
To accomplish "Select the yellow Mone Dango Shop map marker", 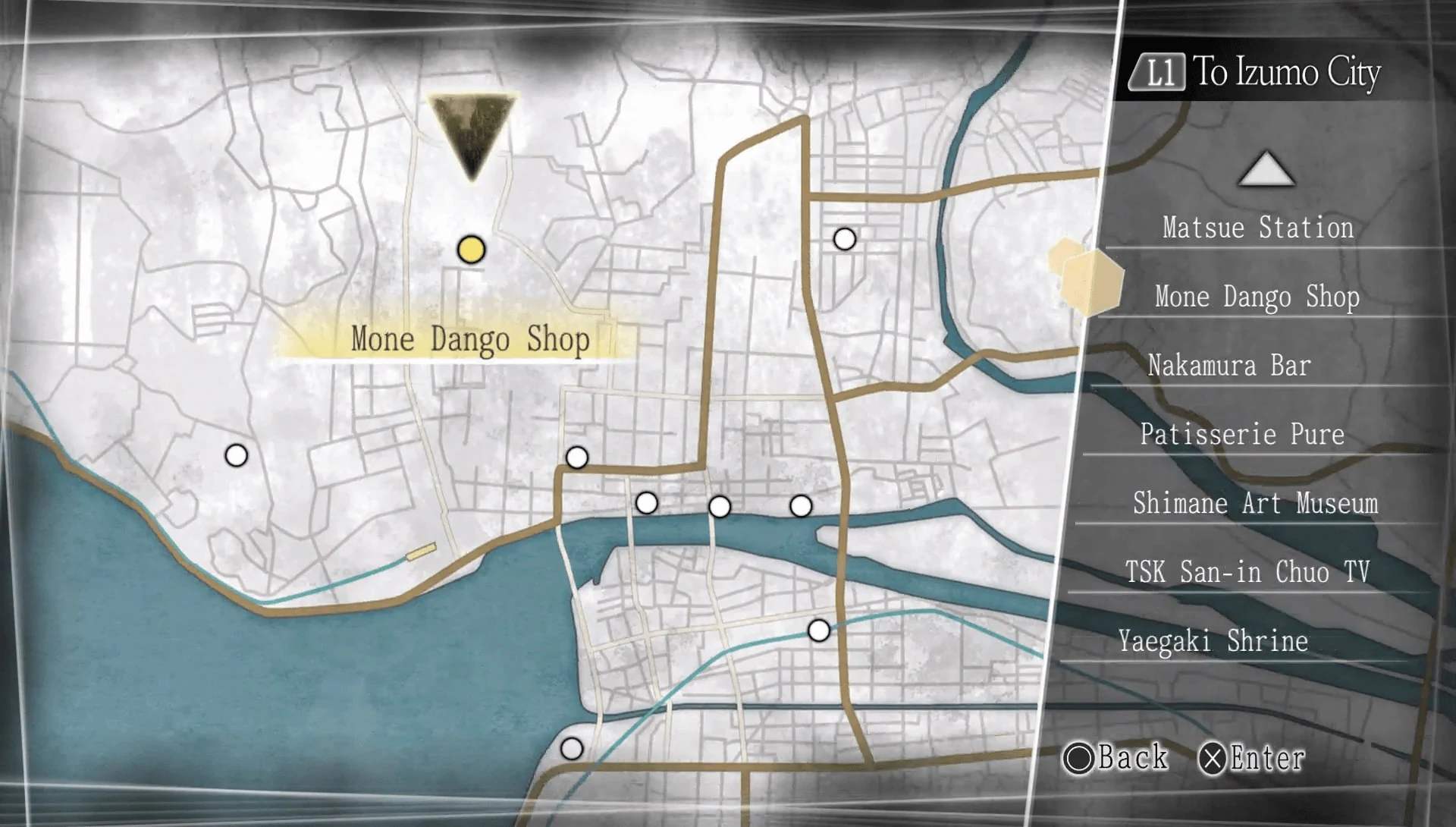I will point(472,250).
